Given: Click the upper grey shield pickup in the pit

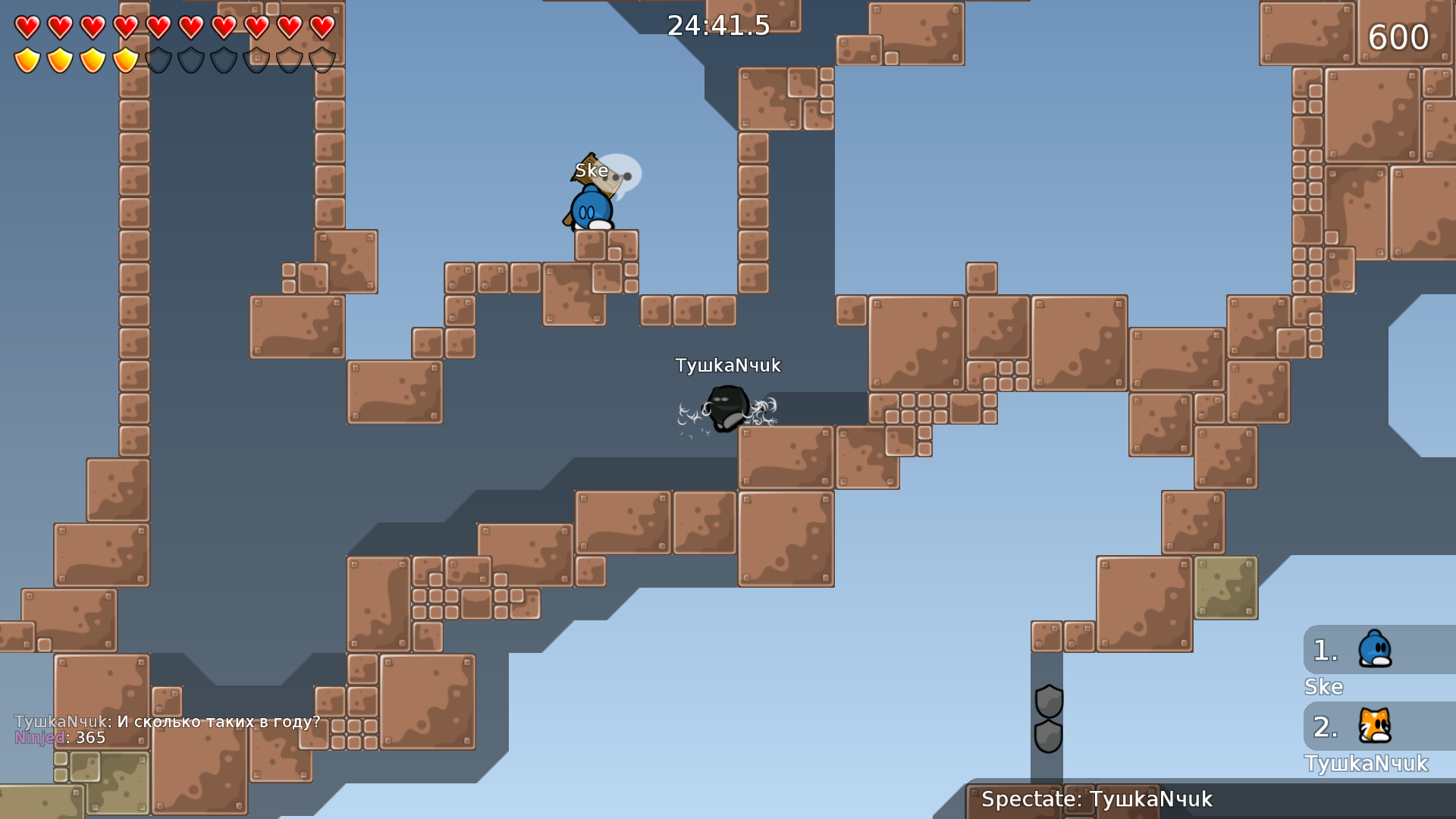Looking at the screenshot, I should tap(1049, 699).
